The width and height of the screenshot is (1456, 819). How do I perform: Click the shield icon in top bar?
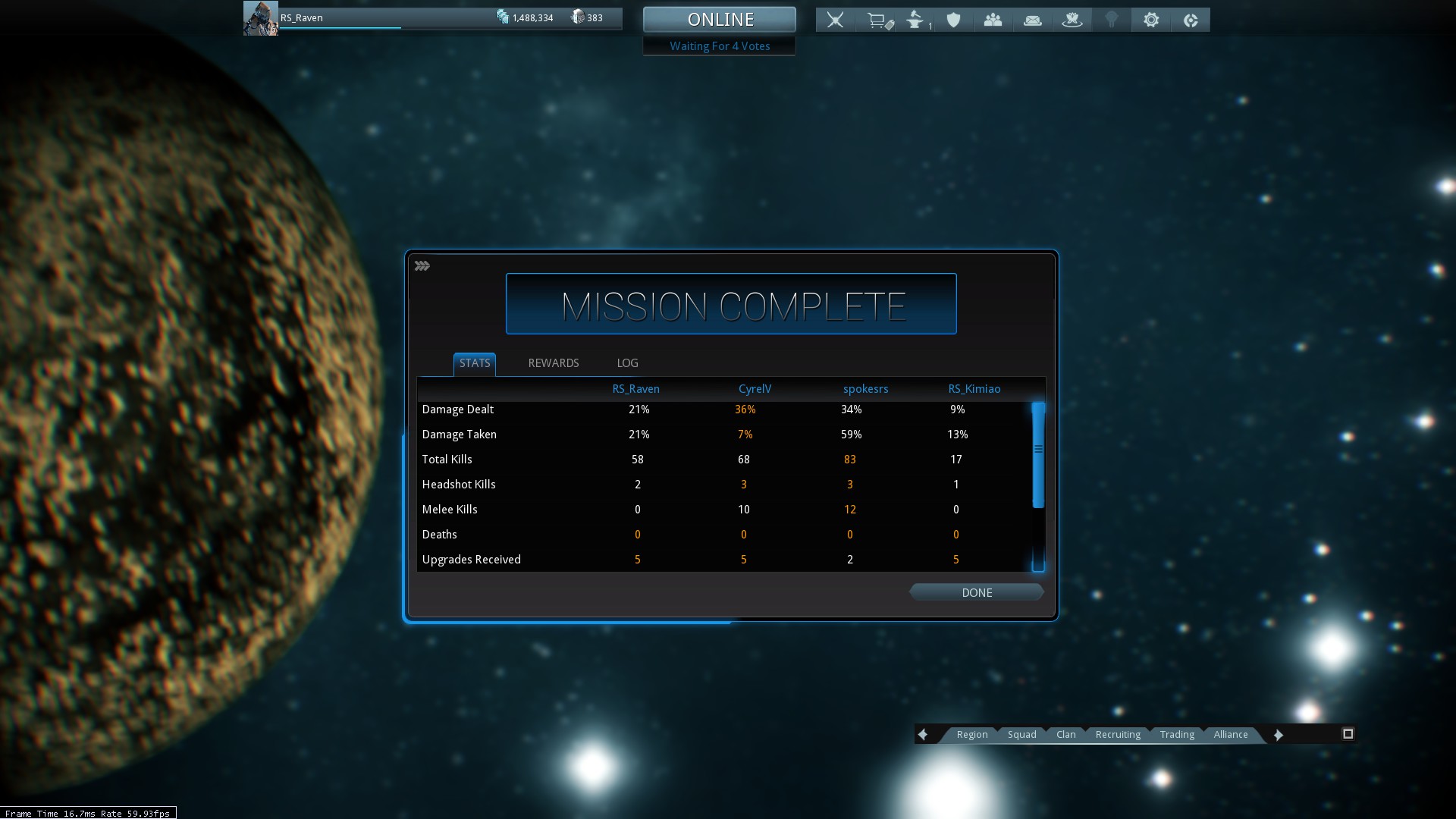tap(953, 20)
